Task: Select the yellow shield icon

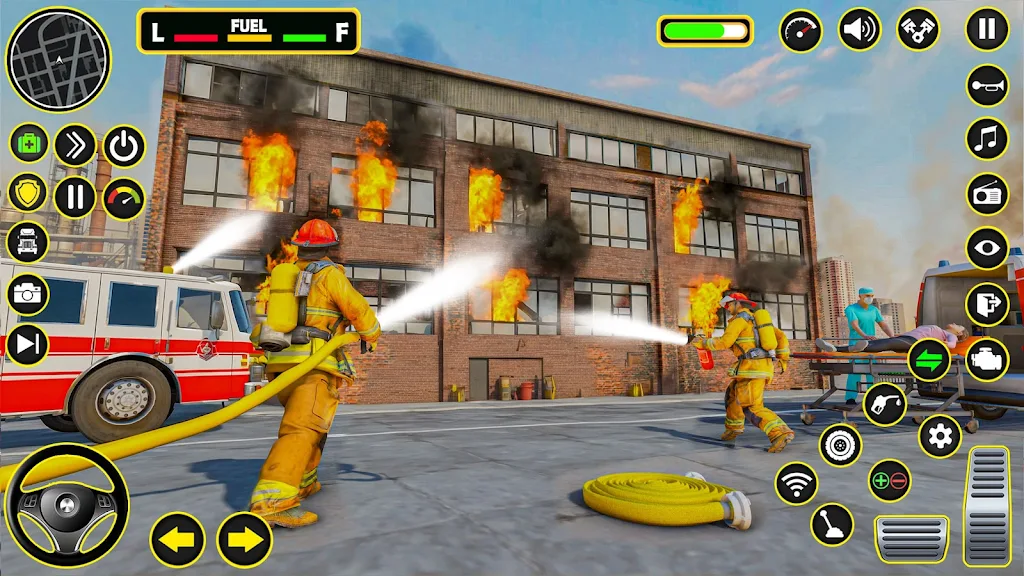Action: coord(28,193)
